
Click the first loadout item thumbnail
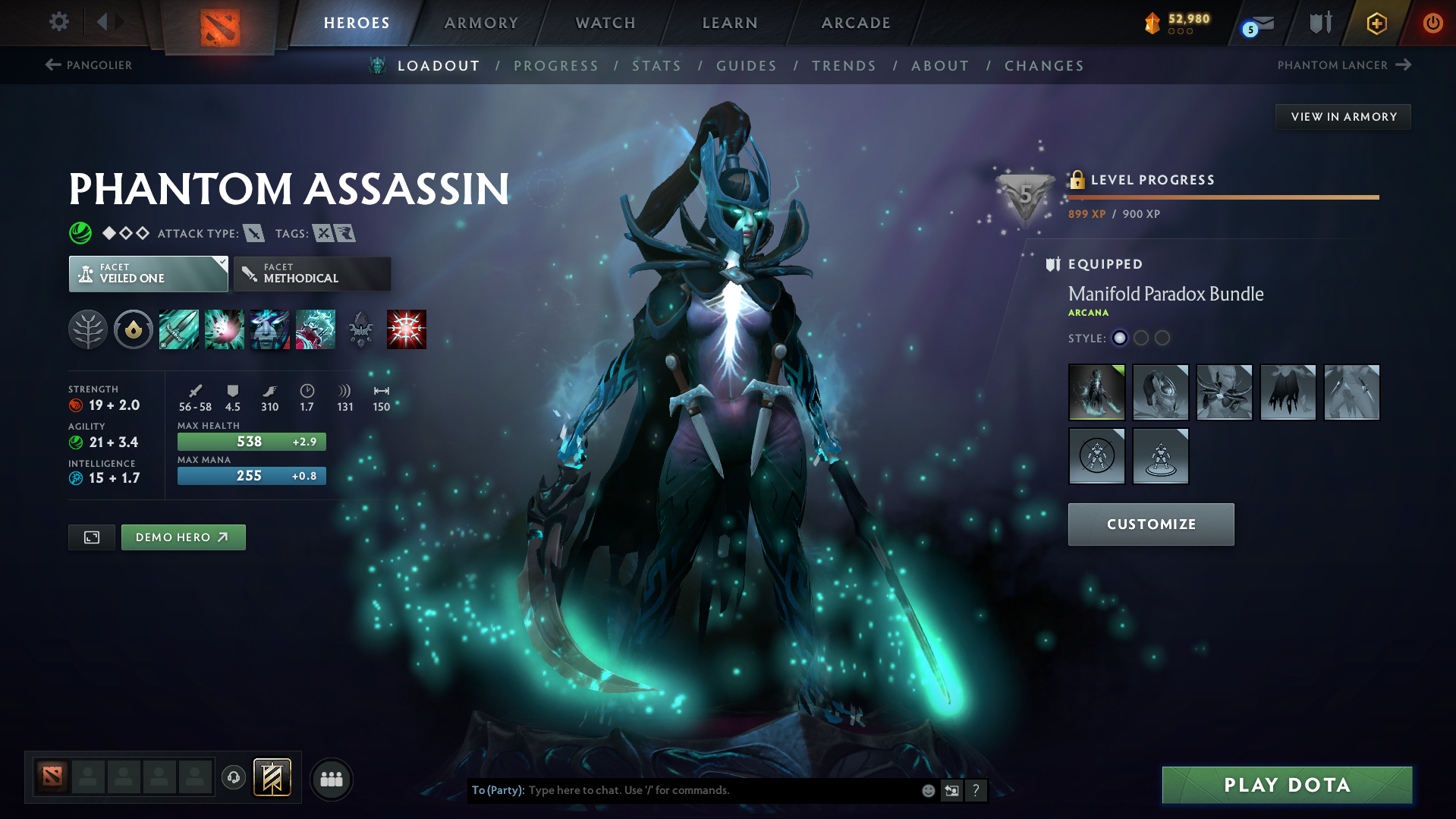tap(1096, 392)
